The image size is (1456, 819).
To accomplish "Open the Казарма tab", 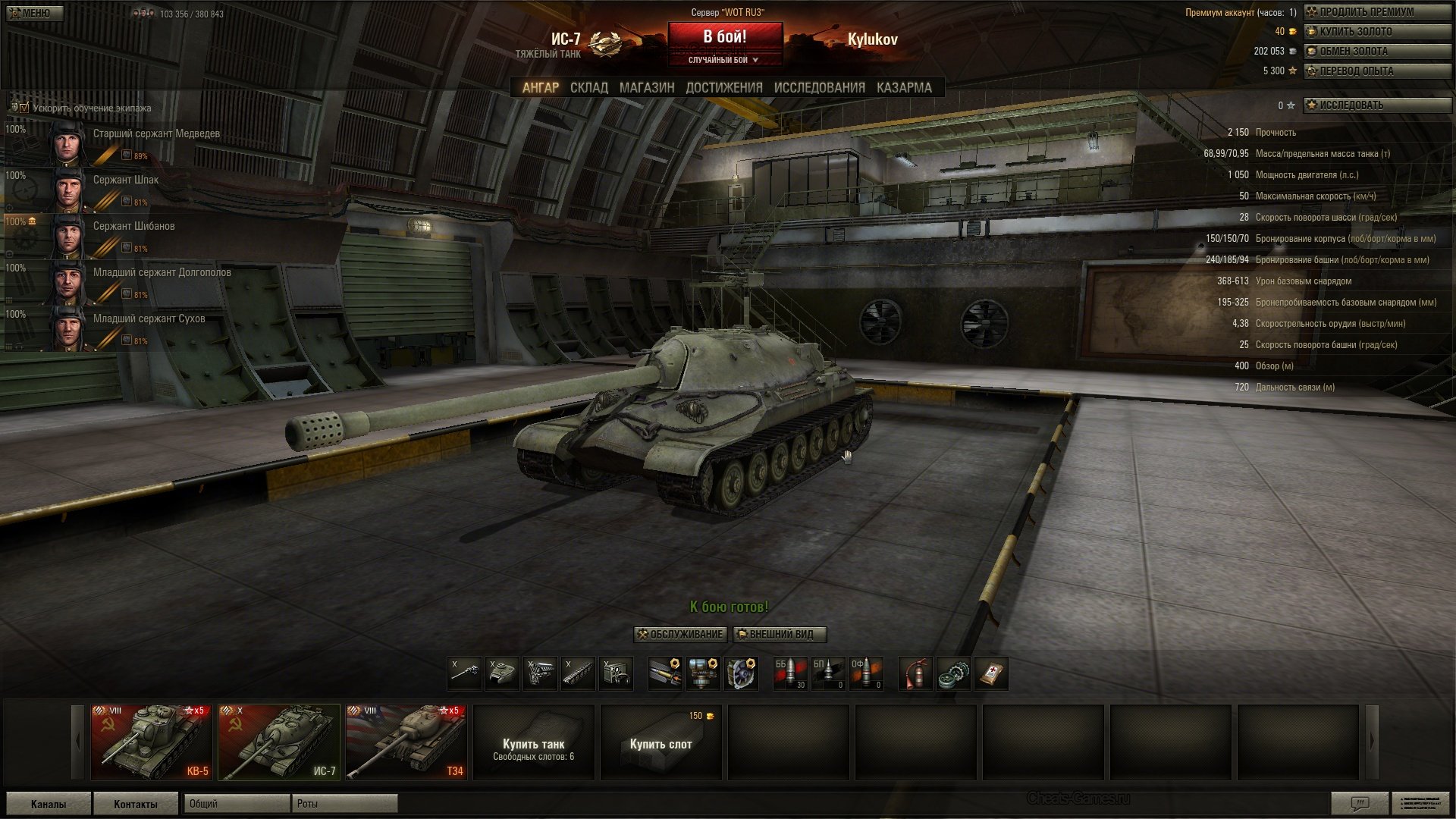I will [x=904, y=88].
